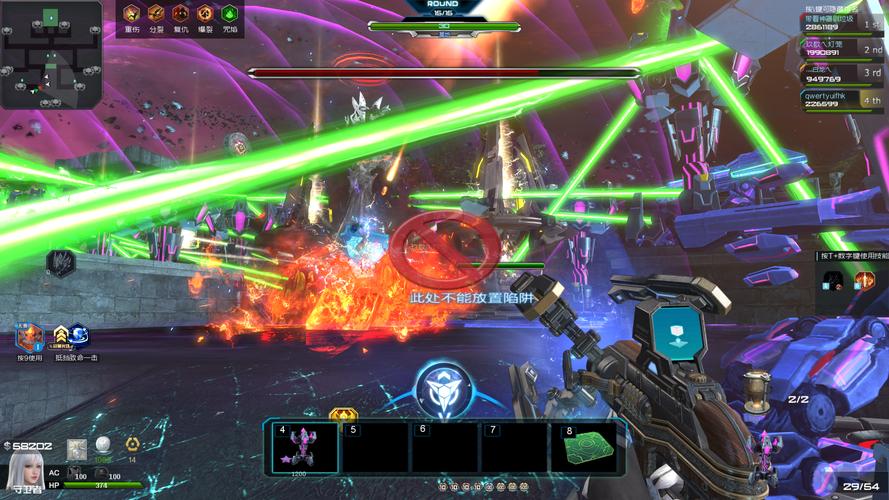Click the minimap in the corner

pyautogui.click(x=51, y=54)
